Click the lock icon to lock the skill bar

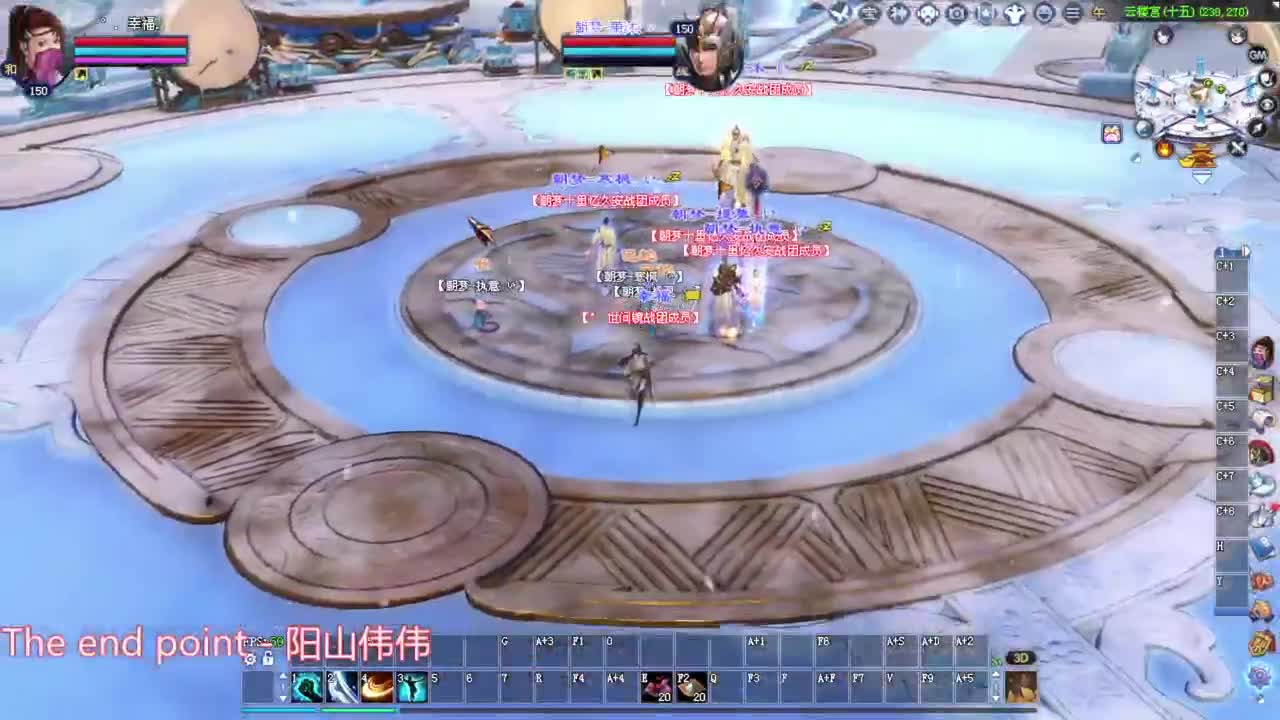(268, 661)
